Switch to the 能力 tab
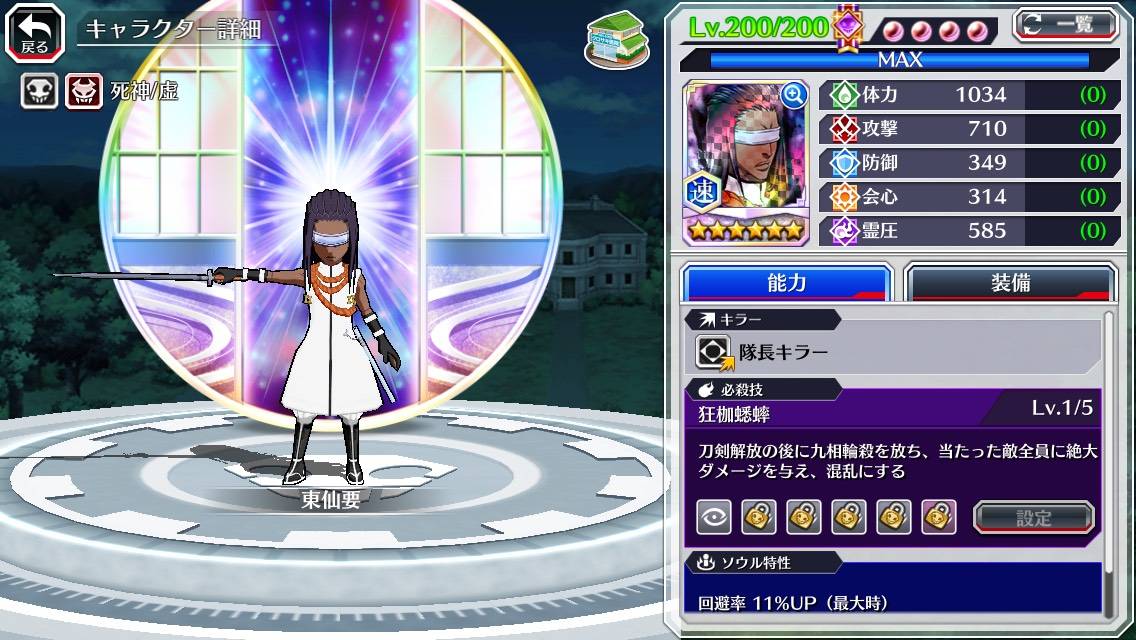 [x=786, y=283]
